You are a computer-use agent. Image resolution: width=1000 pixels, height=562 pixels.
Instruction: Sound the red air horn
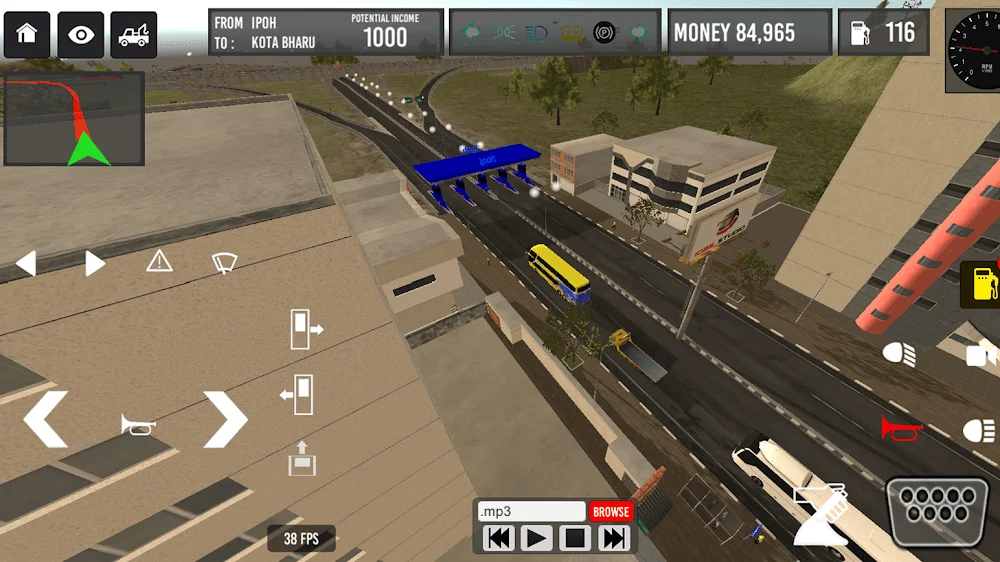pyautogui.click(x=901, y=428)
